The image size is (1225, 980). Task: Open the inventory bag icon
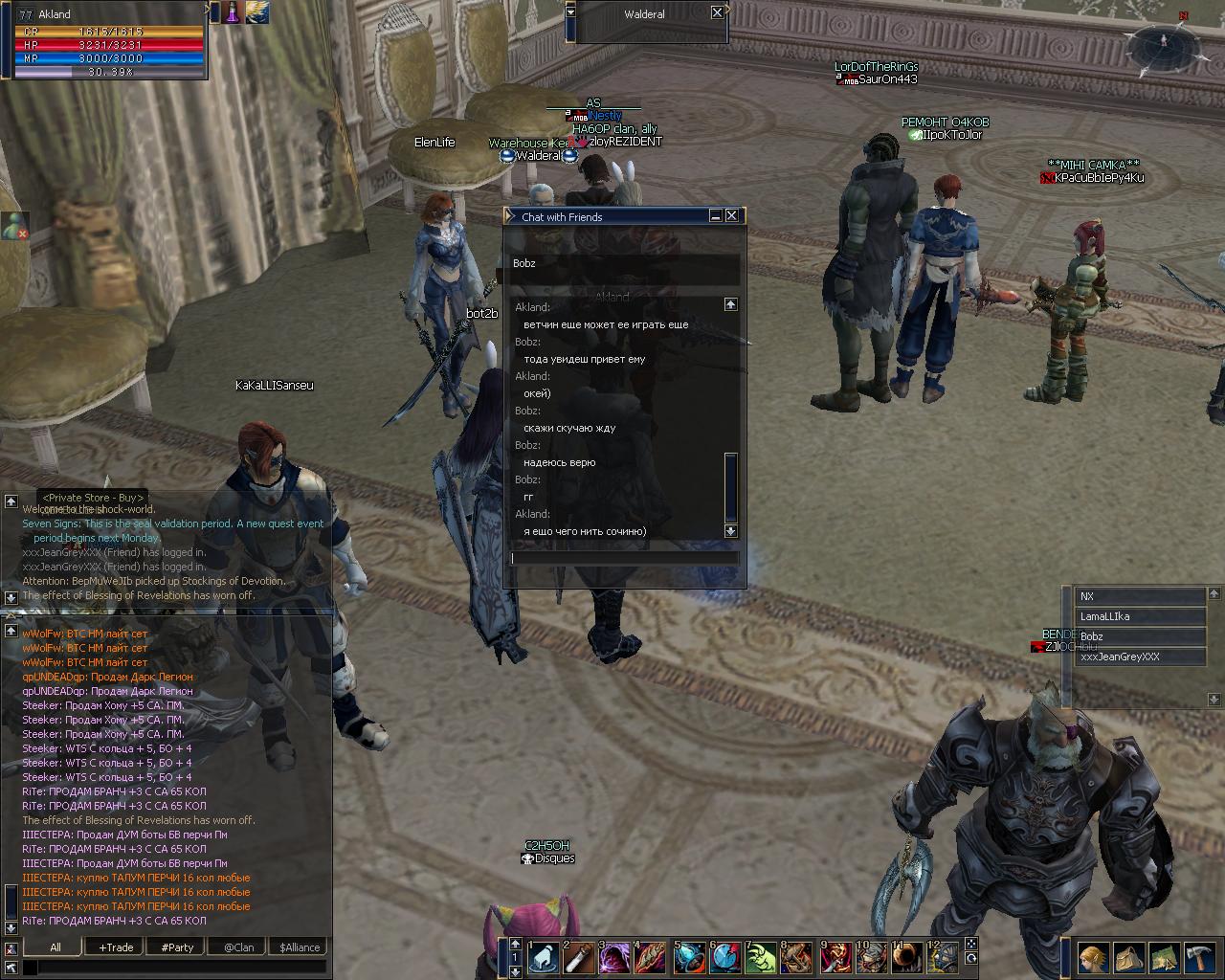[1128, 957]
